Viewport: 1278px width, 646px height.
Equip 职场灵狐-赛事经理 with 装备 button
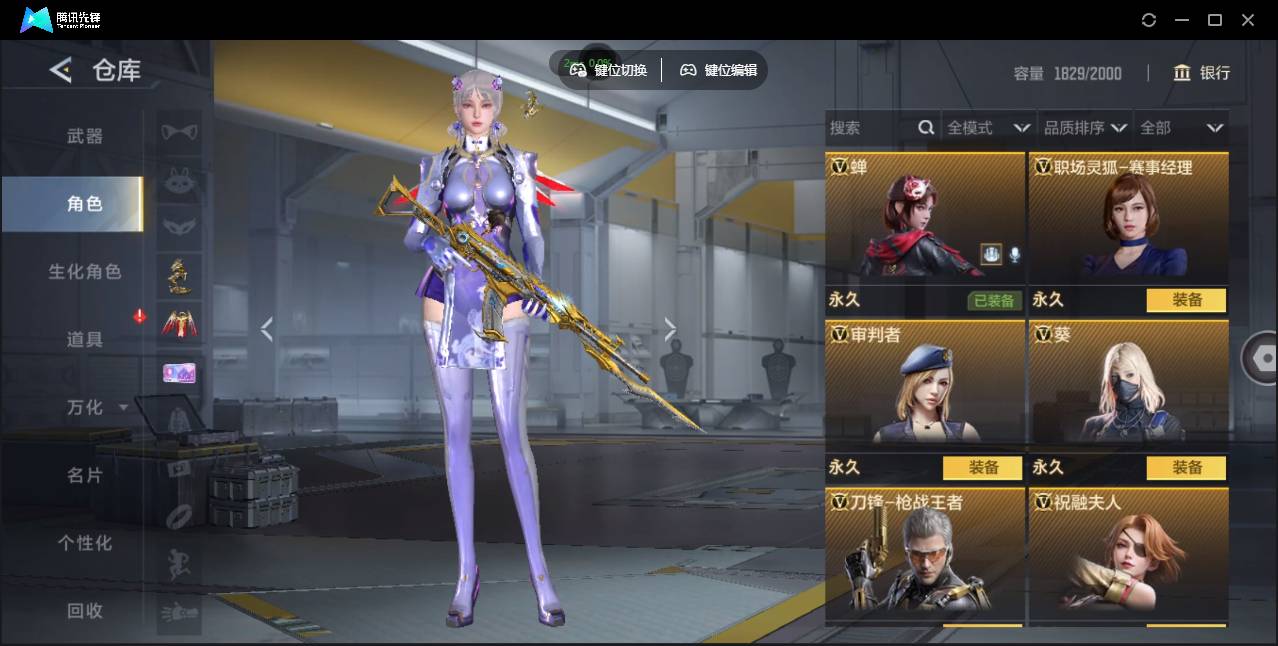tap(1186, 300)
